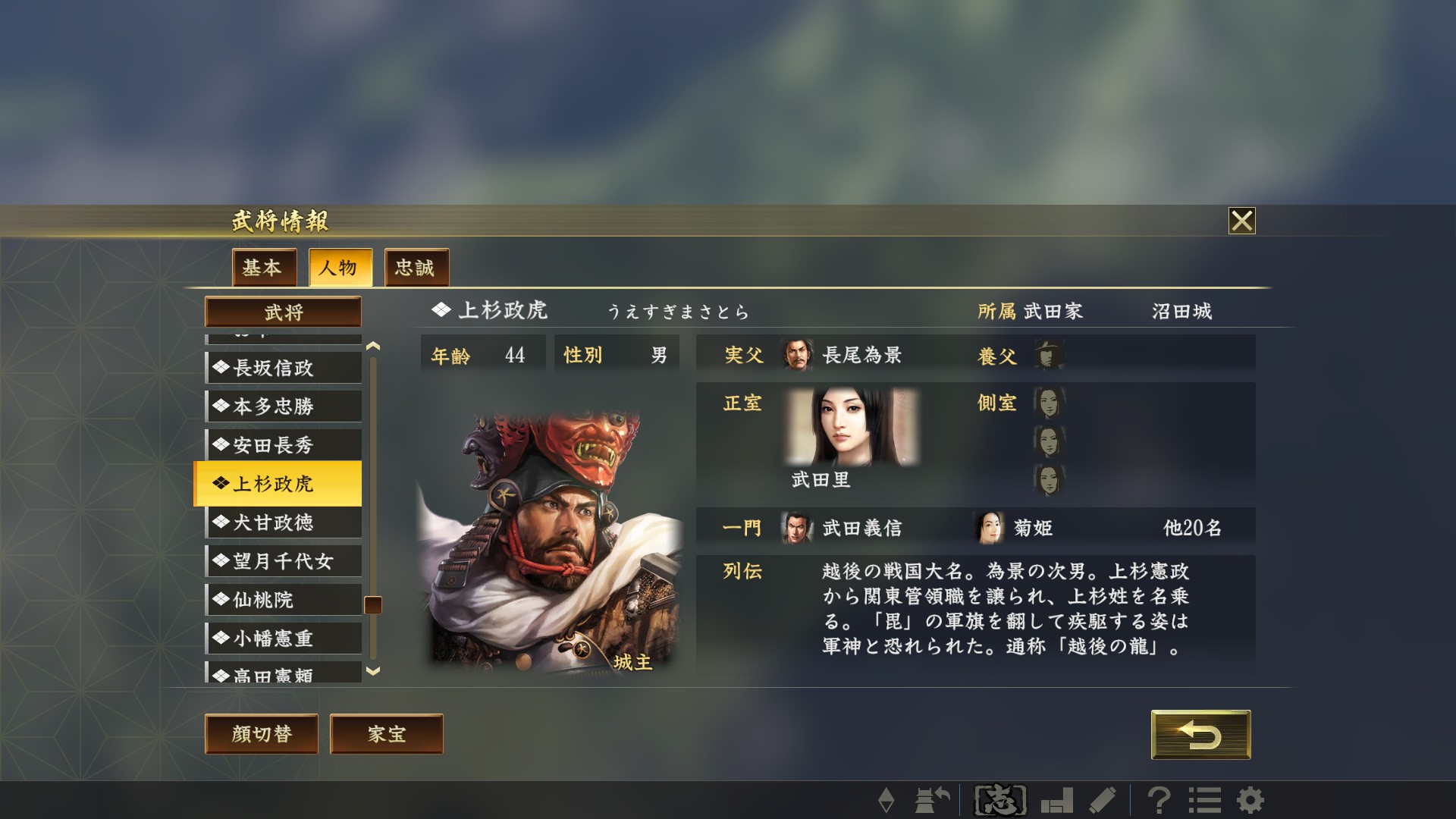Click the officer list scrollbar thumb
1456x819 pixels.
tap(371, 605)
